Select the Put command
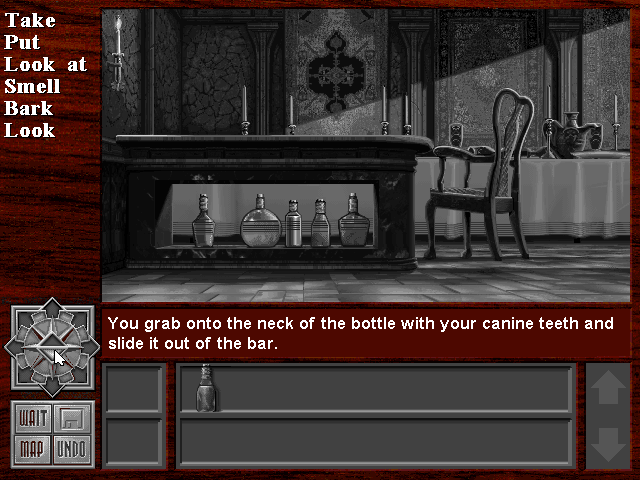 click(x=21, y=42)
